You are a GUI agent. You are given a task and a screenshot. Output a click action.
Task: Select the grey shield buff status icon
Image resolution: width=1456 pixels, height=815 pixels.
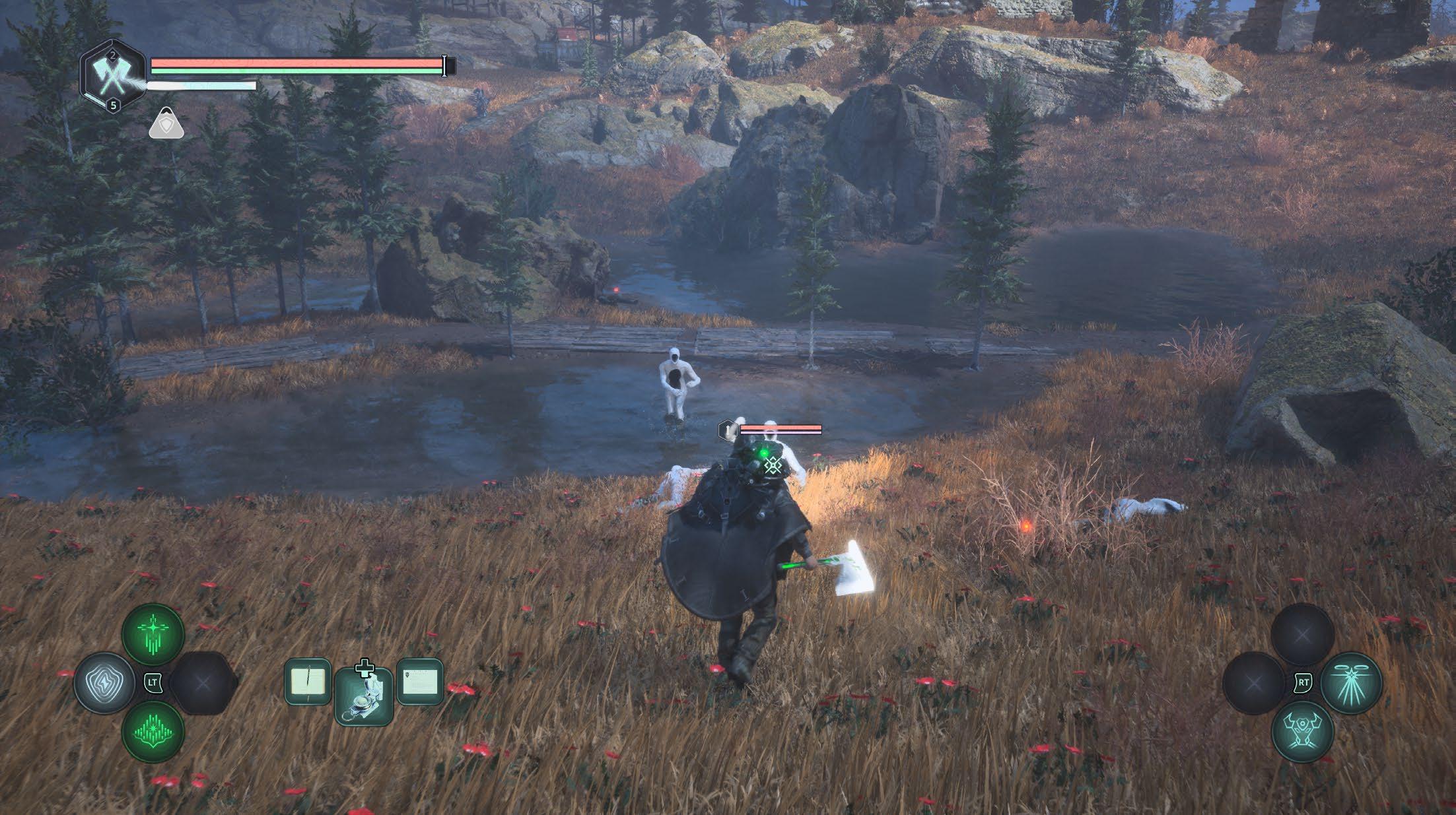pos(166,123)
